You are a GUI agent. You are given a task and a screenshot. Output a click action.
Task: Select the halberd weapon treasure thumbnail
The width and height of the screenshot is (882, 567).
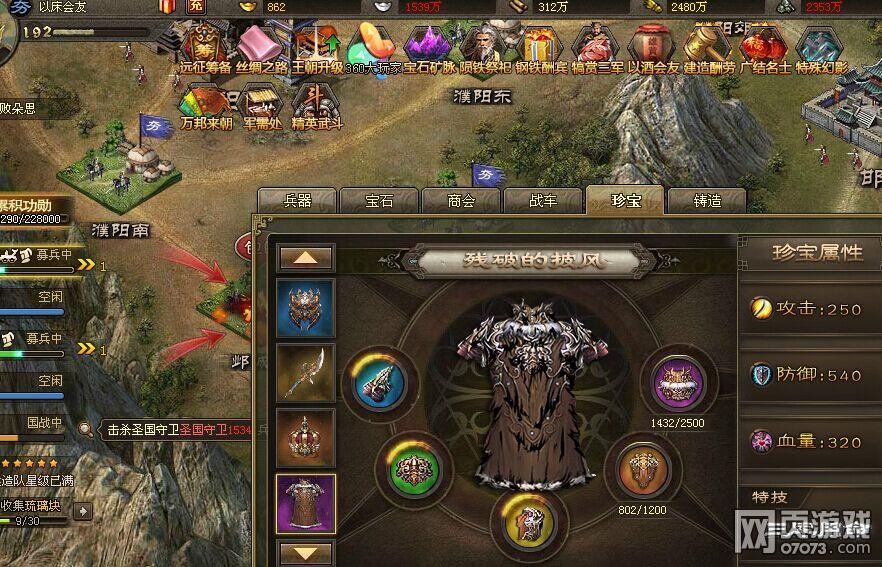(x=306, y=373)
